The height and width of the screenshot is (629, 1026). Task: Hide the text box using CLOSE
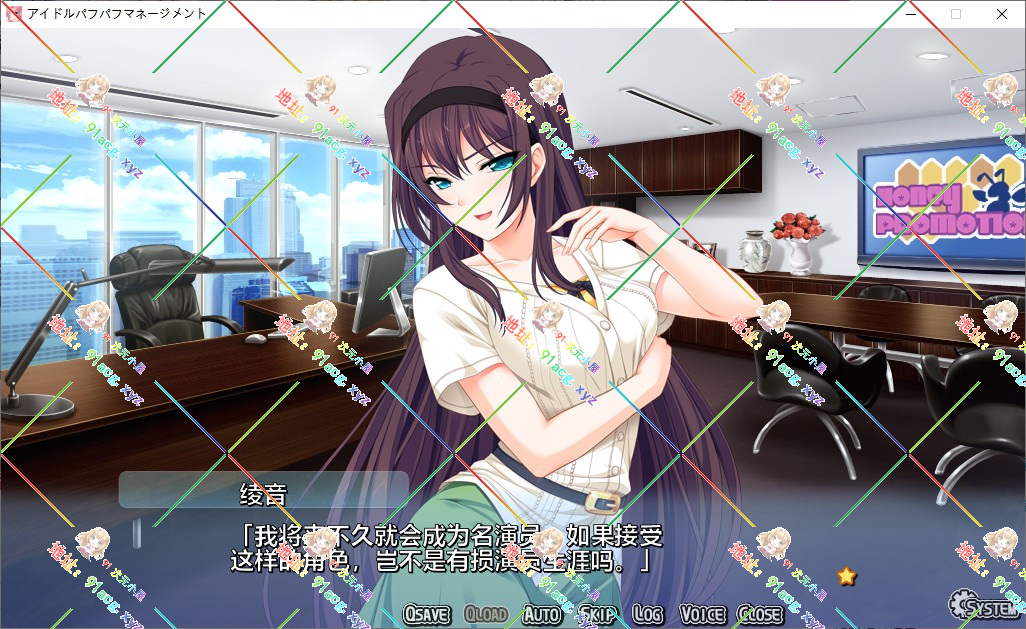point(760,614)
